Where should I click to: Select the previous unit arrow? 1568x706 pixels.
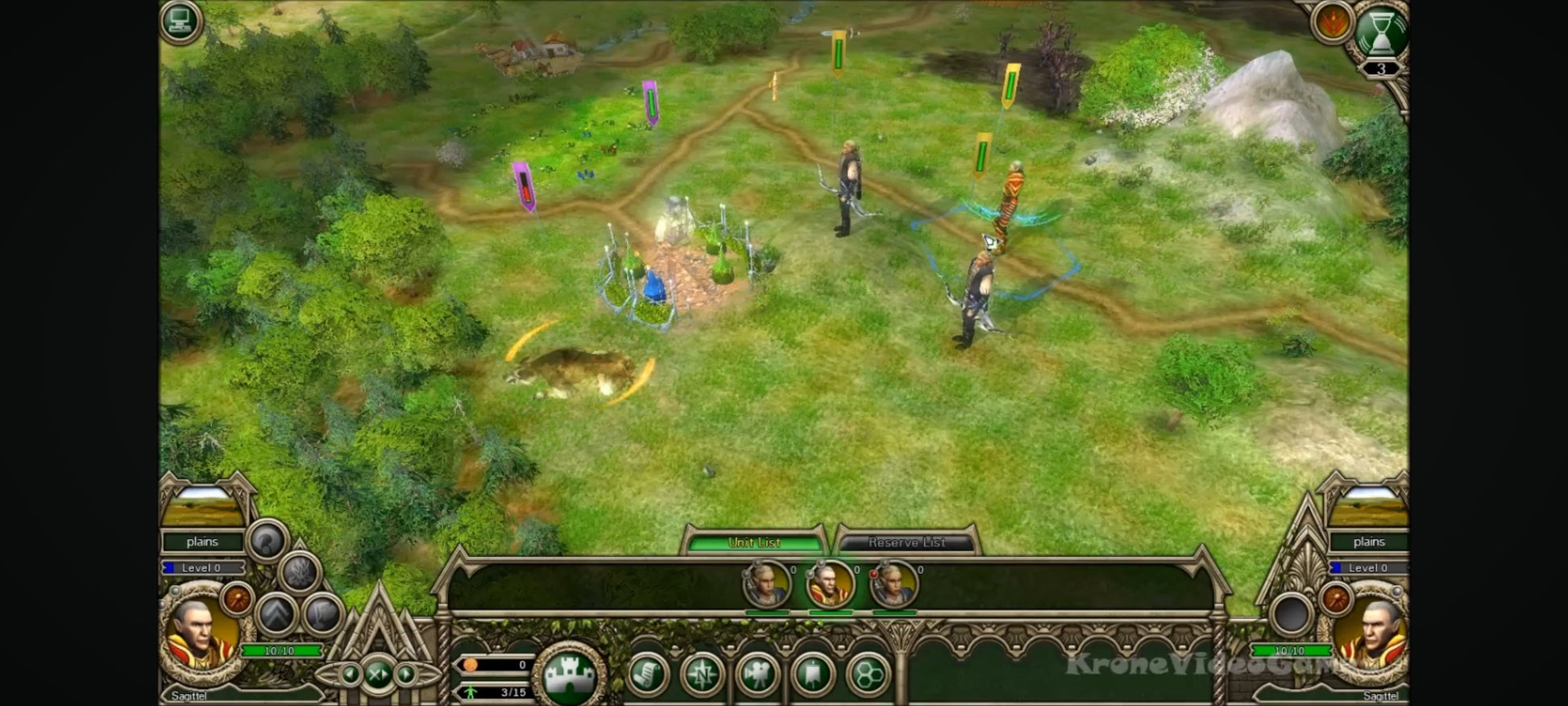click(351, 674)
